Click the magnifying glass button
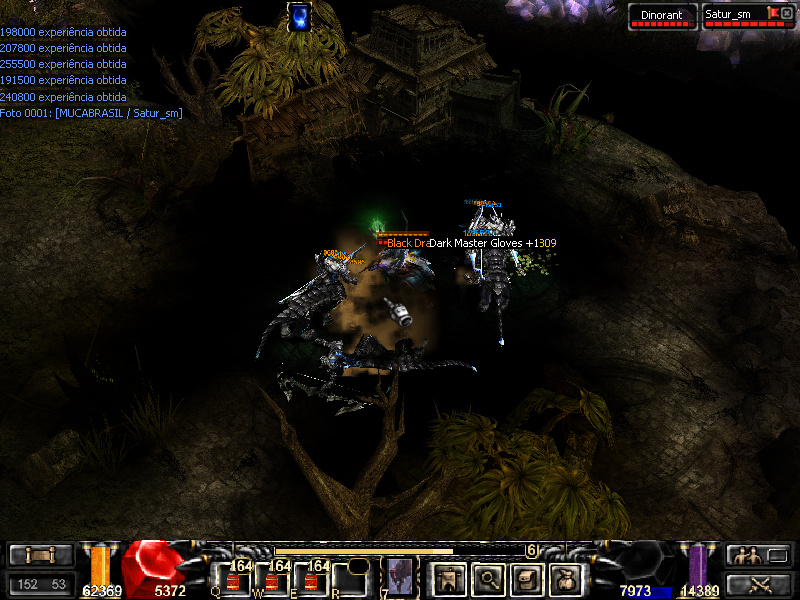This screenshot has height=600, width=800. click(488, 578)
